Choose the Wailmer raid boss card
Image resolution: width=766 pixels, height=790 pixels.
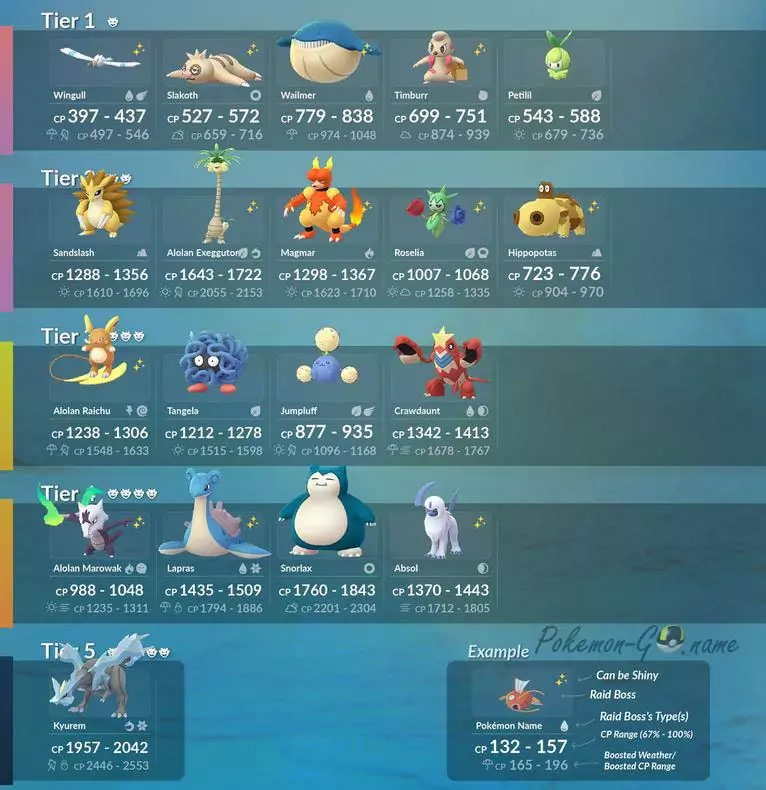pyautogui.click(x=327, y=90)
